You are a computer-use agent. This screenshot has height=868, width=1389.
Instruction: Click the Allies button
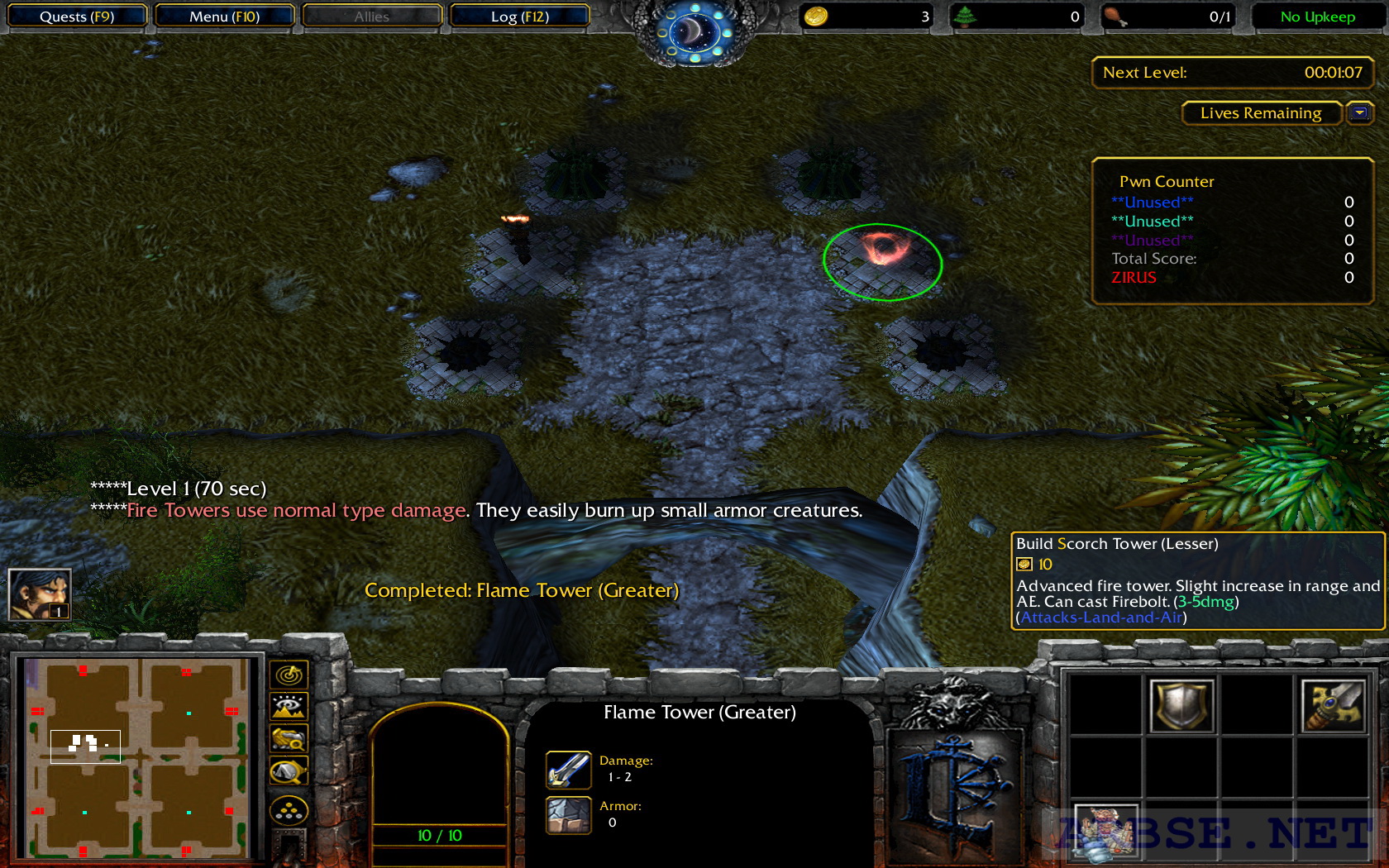coord(371,16)
